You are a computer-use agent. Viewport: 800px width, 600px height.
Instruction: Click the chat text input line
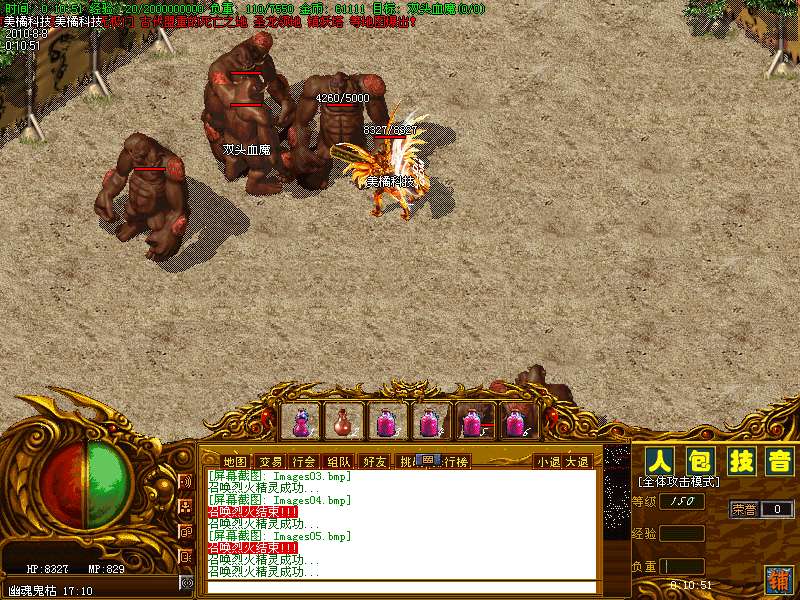click(400, 586)
